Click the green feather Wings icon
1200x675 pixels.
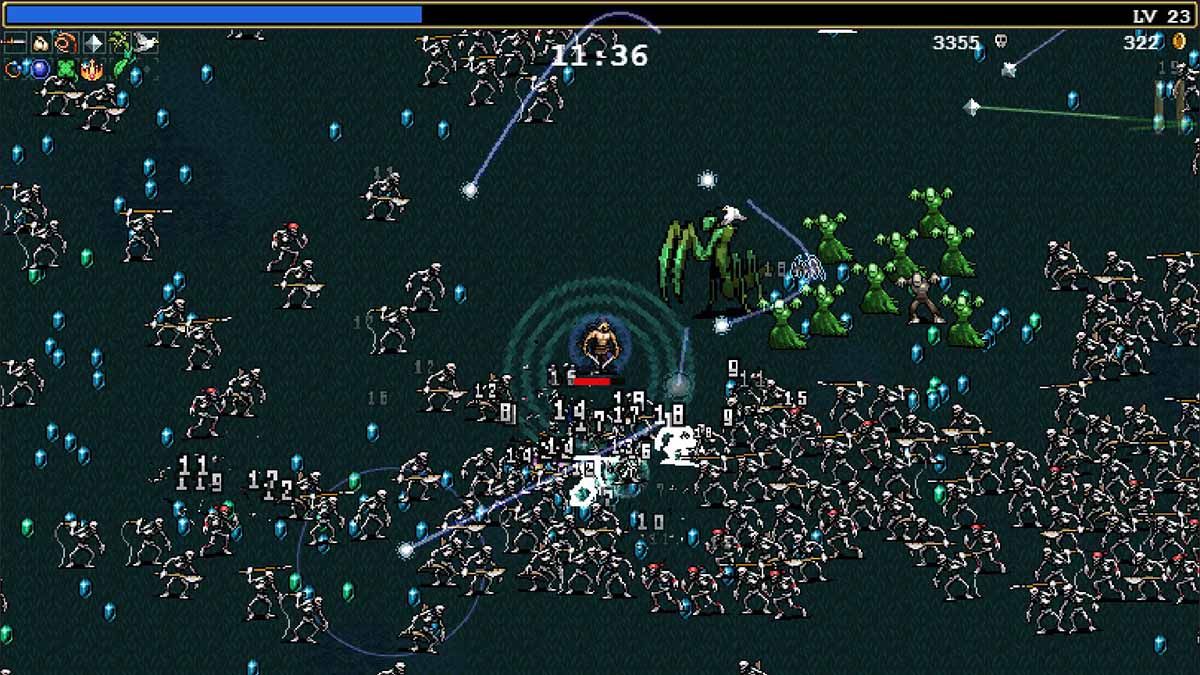119,69
